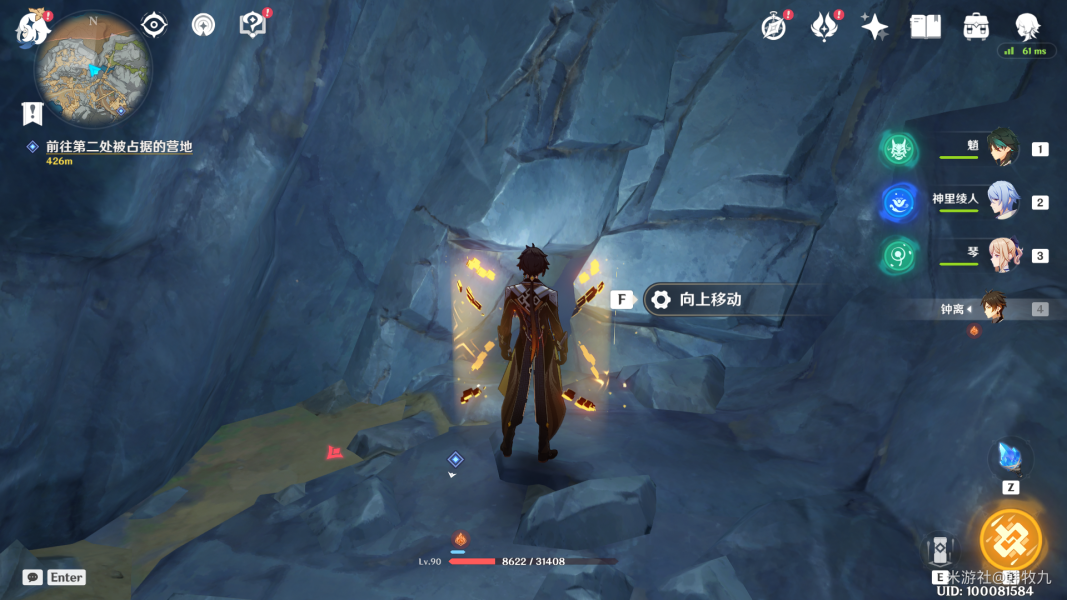The width and height of the screenshot is (1067, 600).
Task: Open the map via the minimap
Action: pos(93,69)
